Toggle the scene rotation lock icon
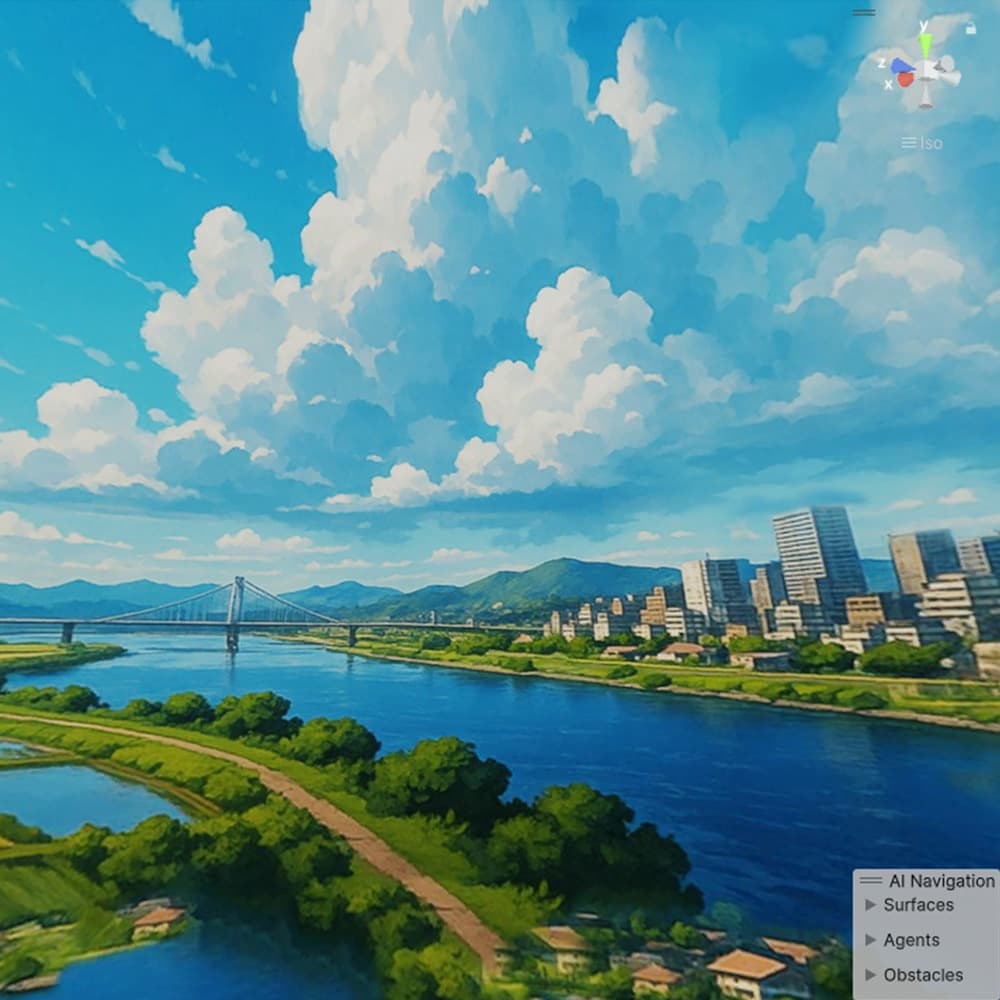 click(970, 29)
